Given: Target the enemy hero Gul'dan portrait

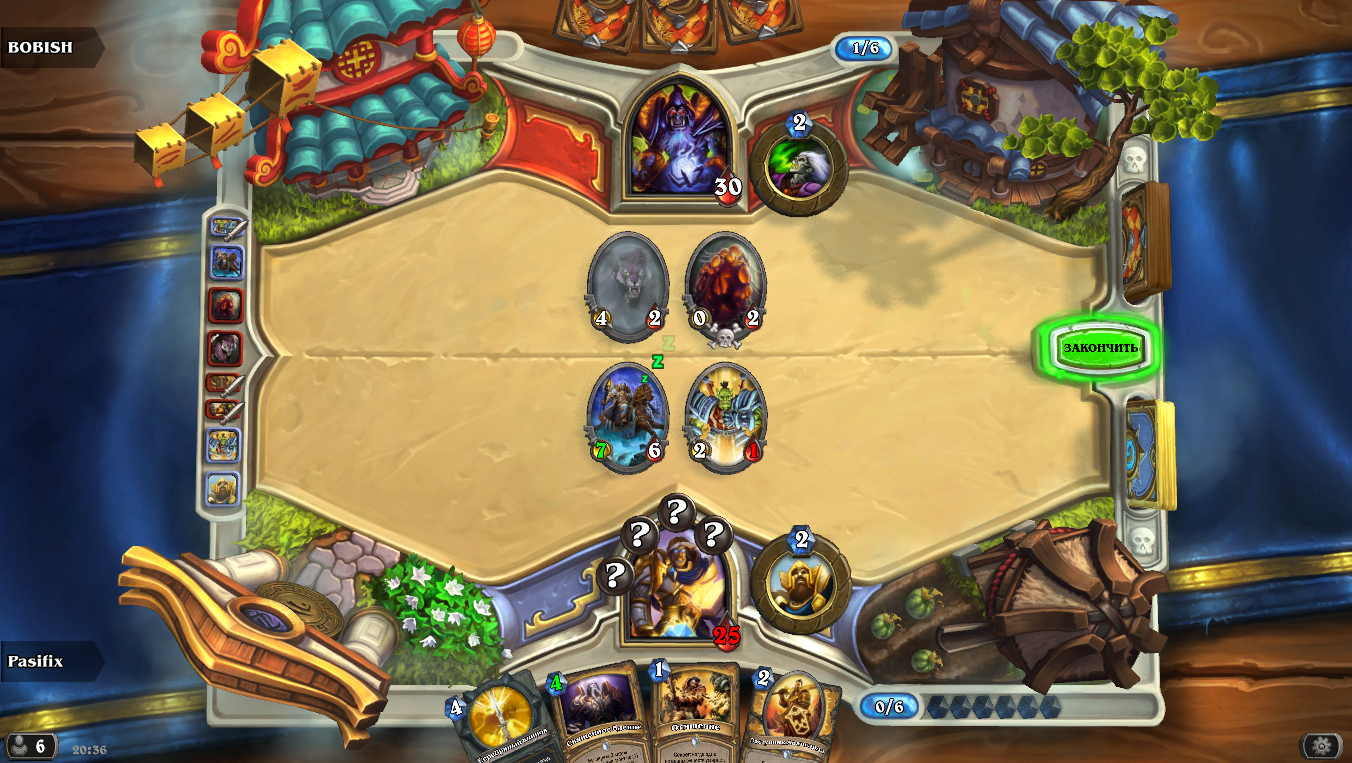Looking at the screenshot, I should pyautogui.click(x=679, y=140).
